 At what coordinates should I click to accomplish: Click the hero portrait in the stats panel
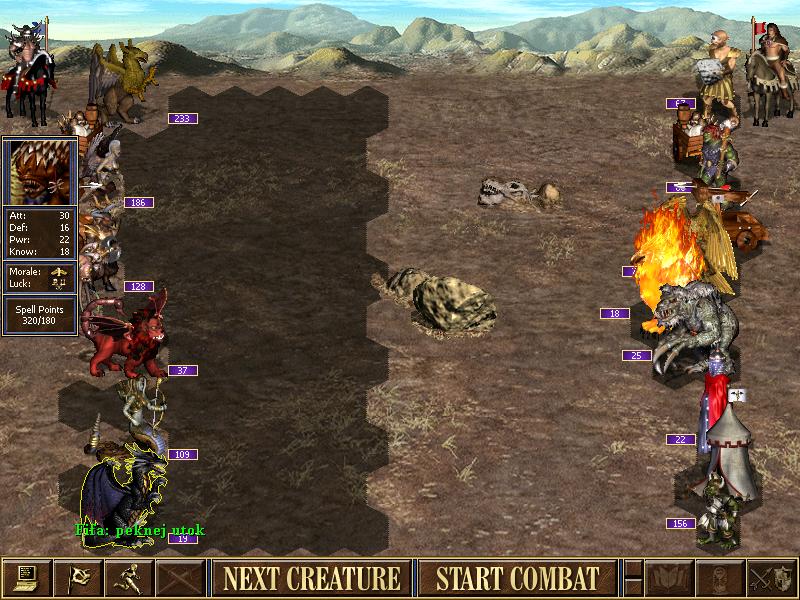pos(39,171)
